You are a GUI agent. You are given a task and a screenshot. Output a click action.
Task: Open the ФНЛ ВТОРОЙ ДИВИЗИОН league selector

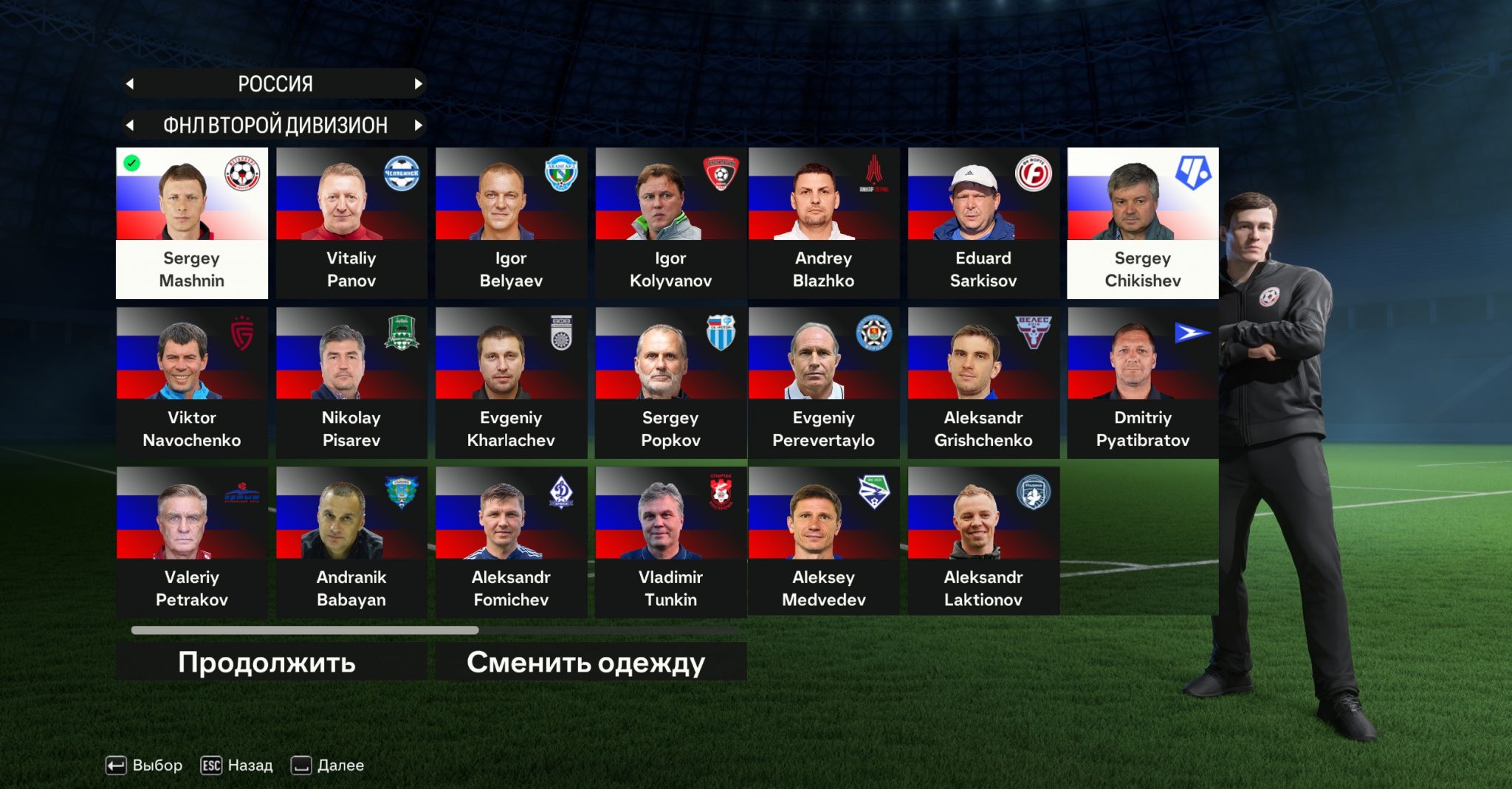pyautogui.click(x=275, y=125)
